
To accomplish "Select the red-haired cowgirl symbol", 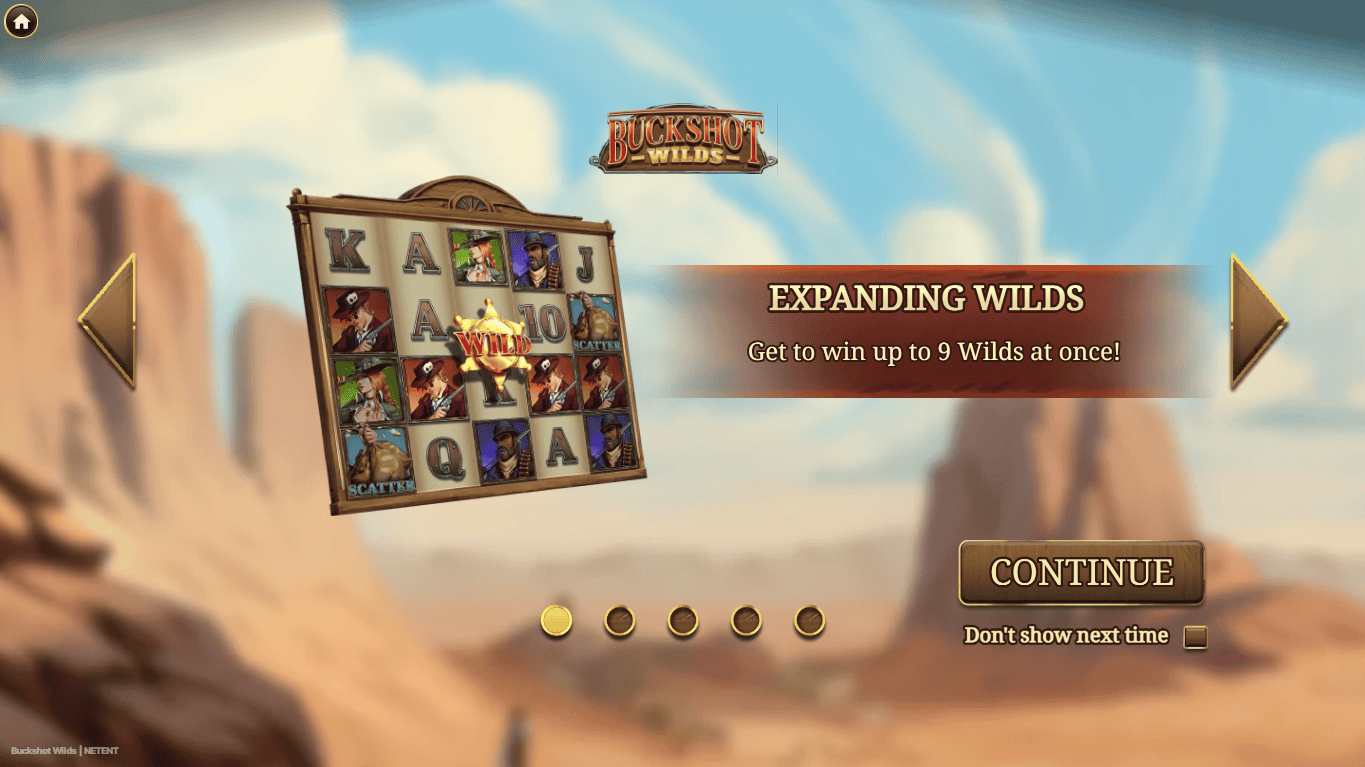I will [x=478, y=258].
